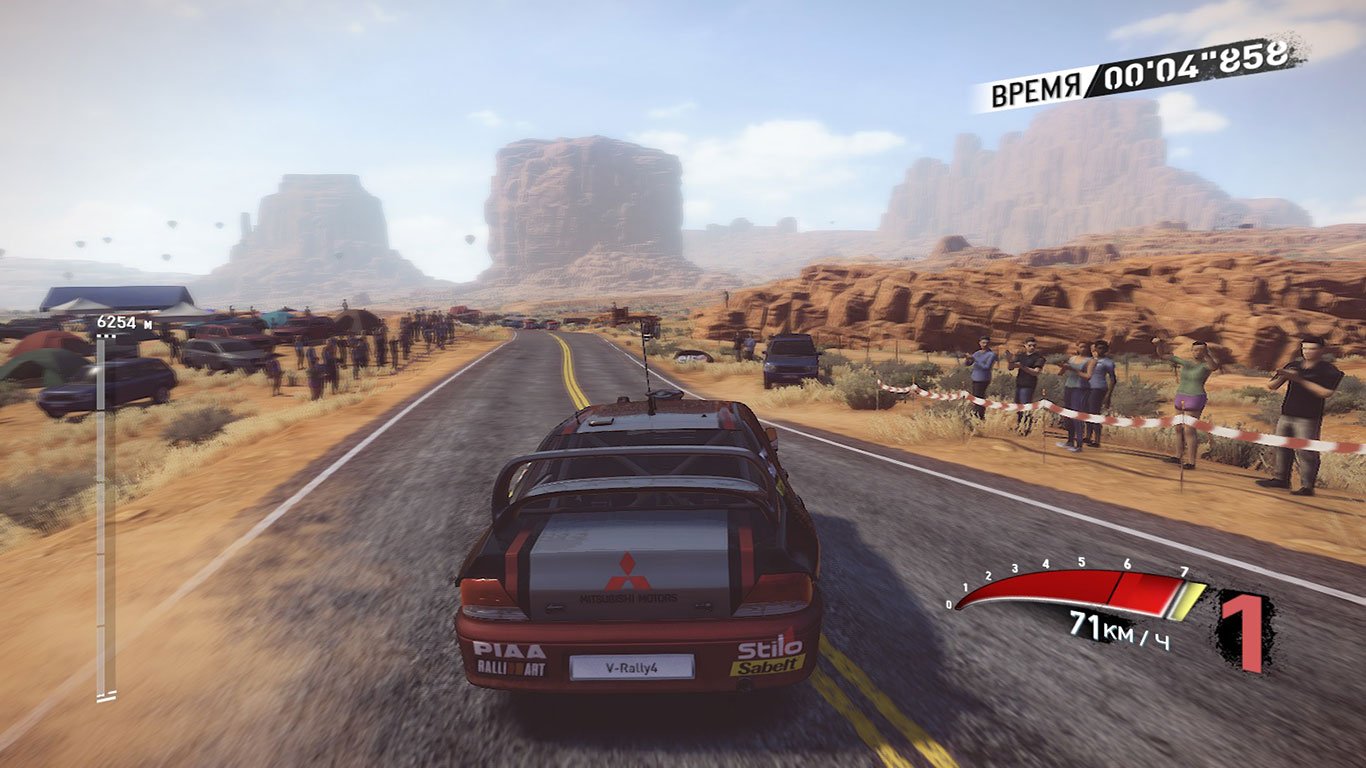The width and height of the screenshot is (1366, 768).
Task: Select the dark van parked on the right
Action: coord(790,362)
